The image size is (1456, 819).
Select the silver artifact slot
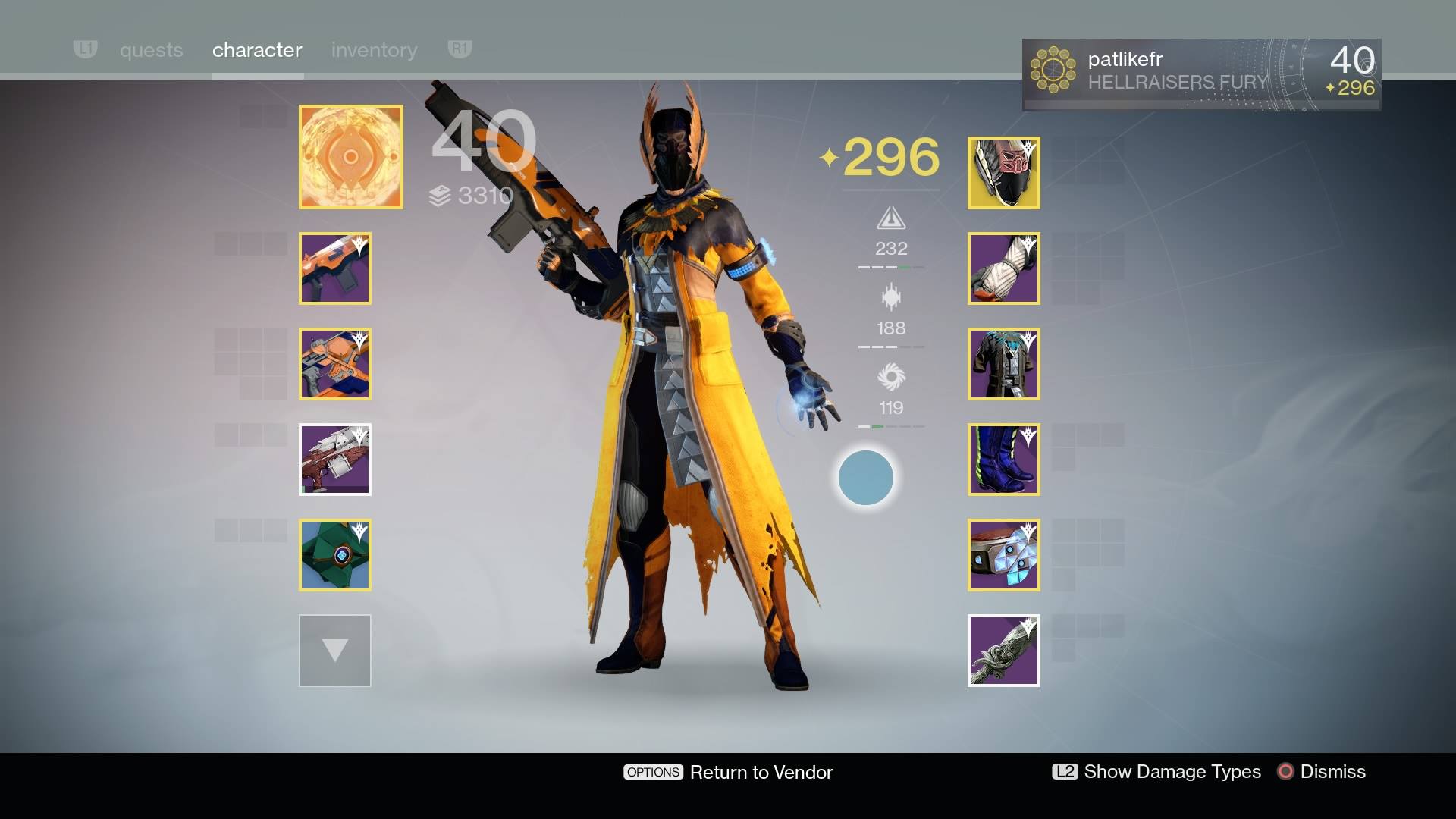[x=1003, y=651]
